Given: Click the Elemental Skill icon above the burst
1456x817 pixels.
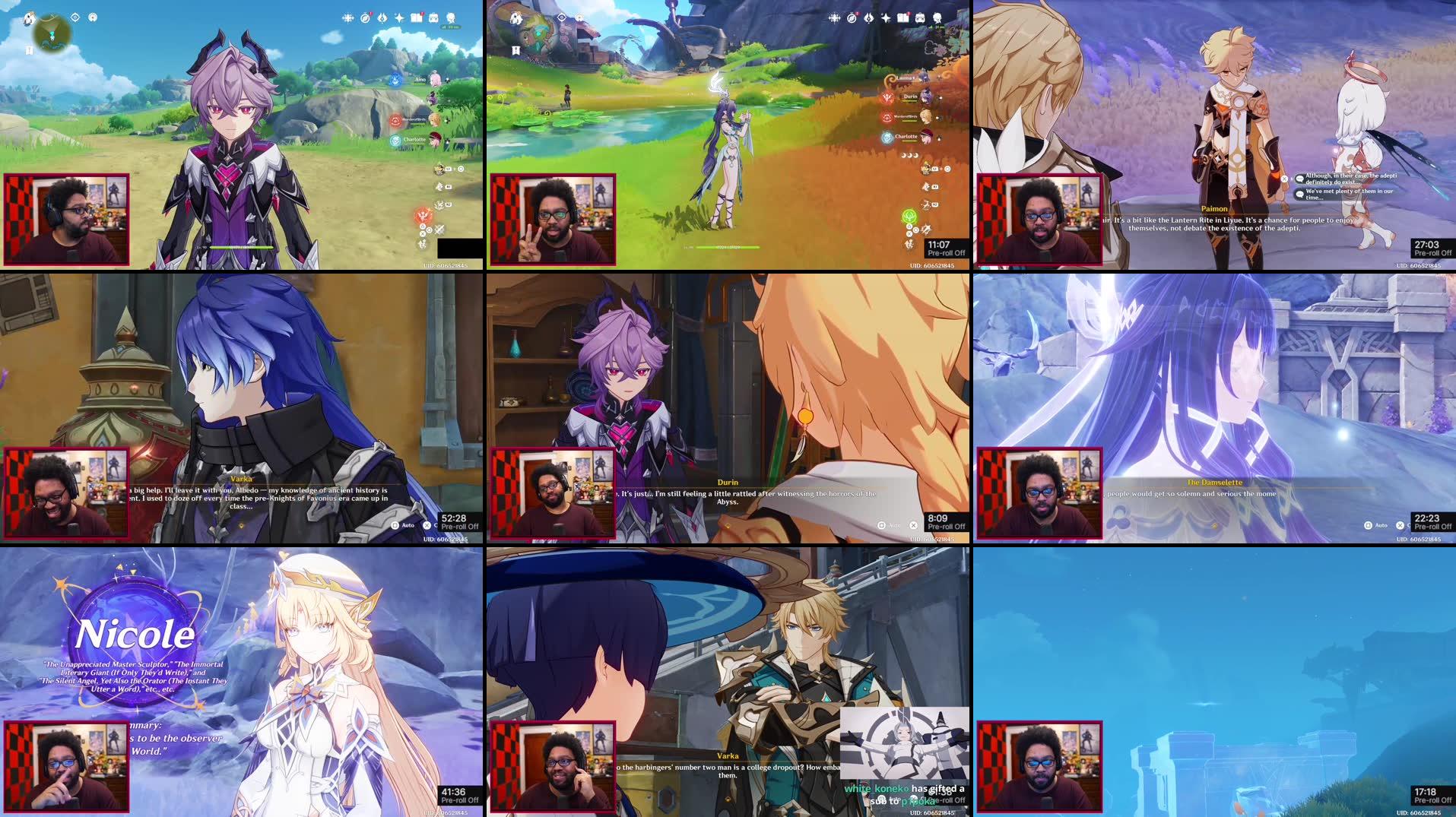Looking at the screenshot, I should point(927,204).
